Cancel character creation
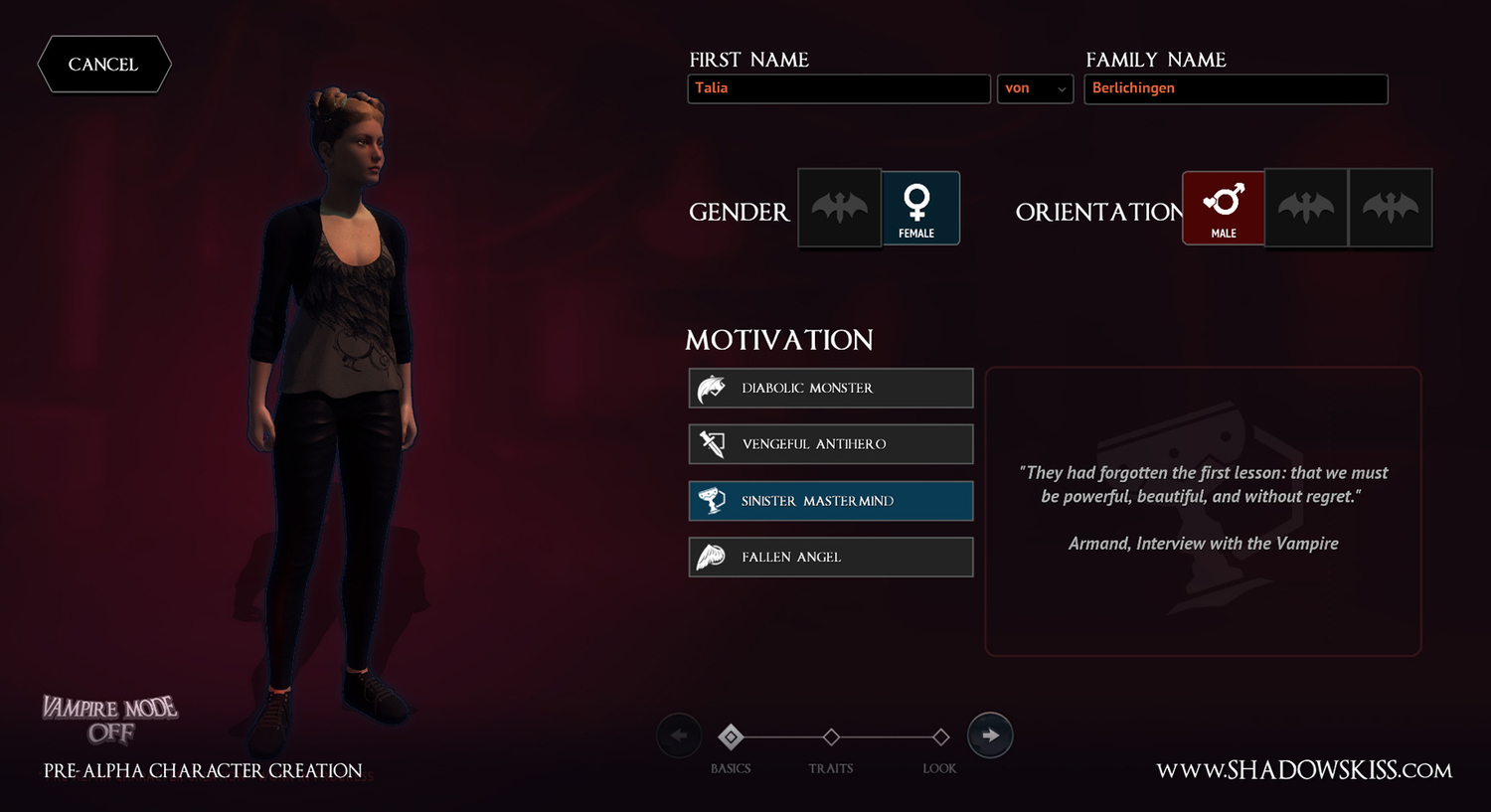The height and width of the screenshot is (812, 1491). pyautogui.click(x=103, y=65)
